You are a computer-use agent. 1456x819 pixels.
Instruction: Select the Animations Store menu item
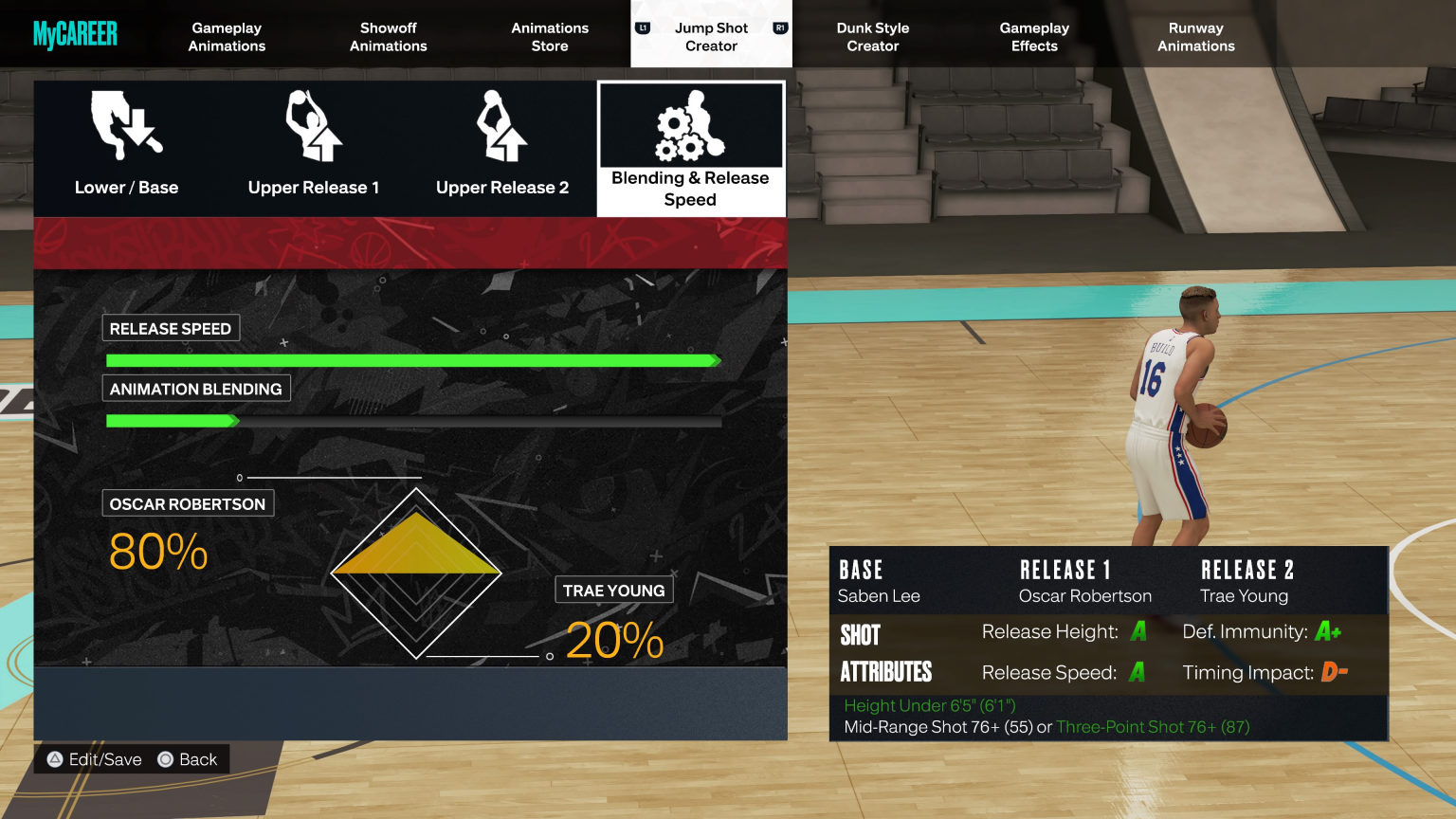coord(550,36)
